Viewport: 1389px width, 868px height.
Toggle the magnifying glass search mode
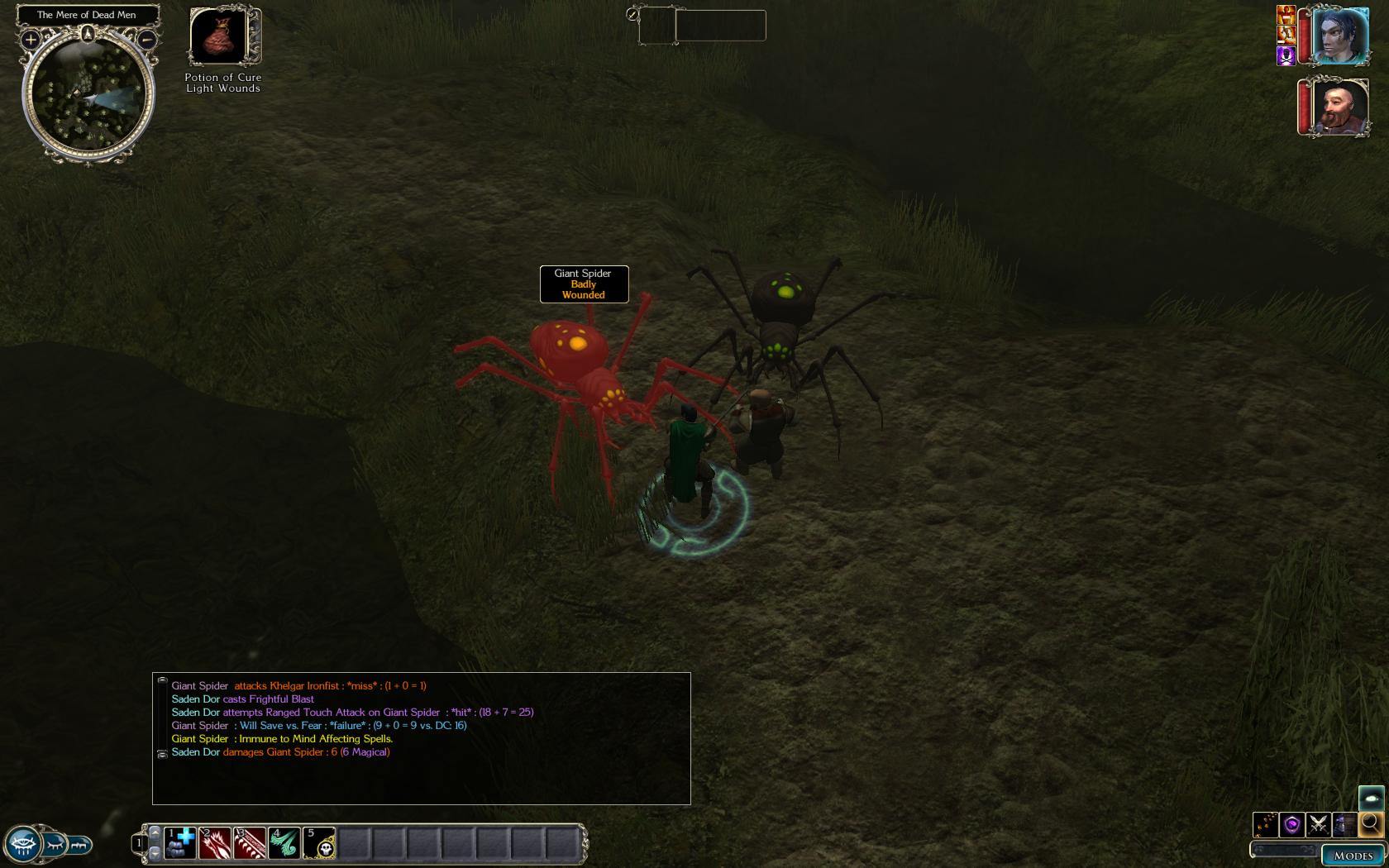coord(1372,823)
